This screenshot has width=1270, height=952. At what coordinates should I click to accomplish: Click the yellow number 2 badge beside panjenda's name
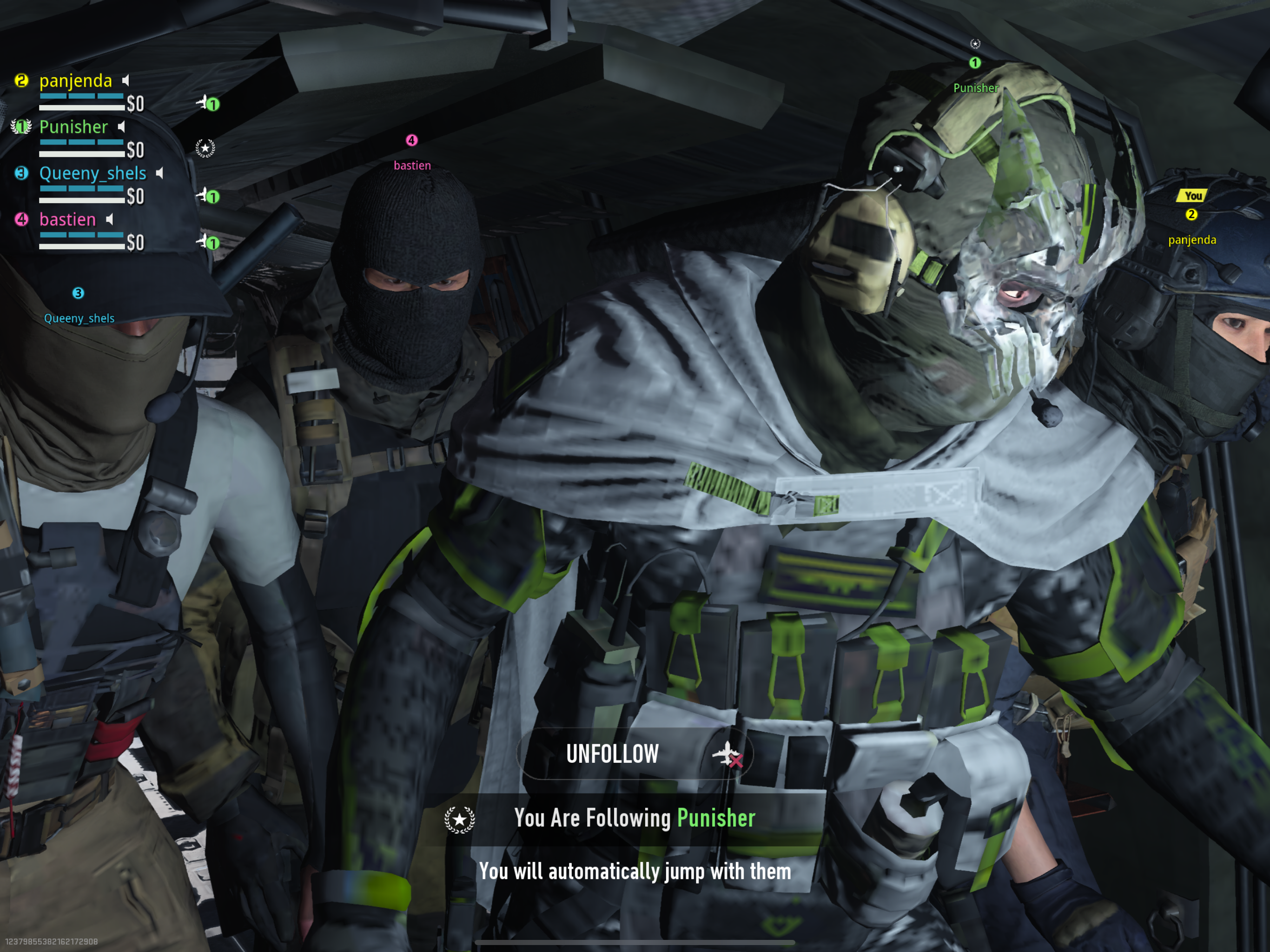coord(21,80)
